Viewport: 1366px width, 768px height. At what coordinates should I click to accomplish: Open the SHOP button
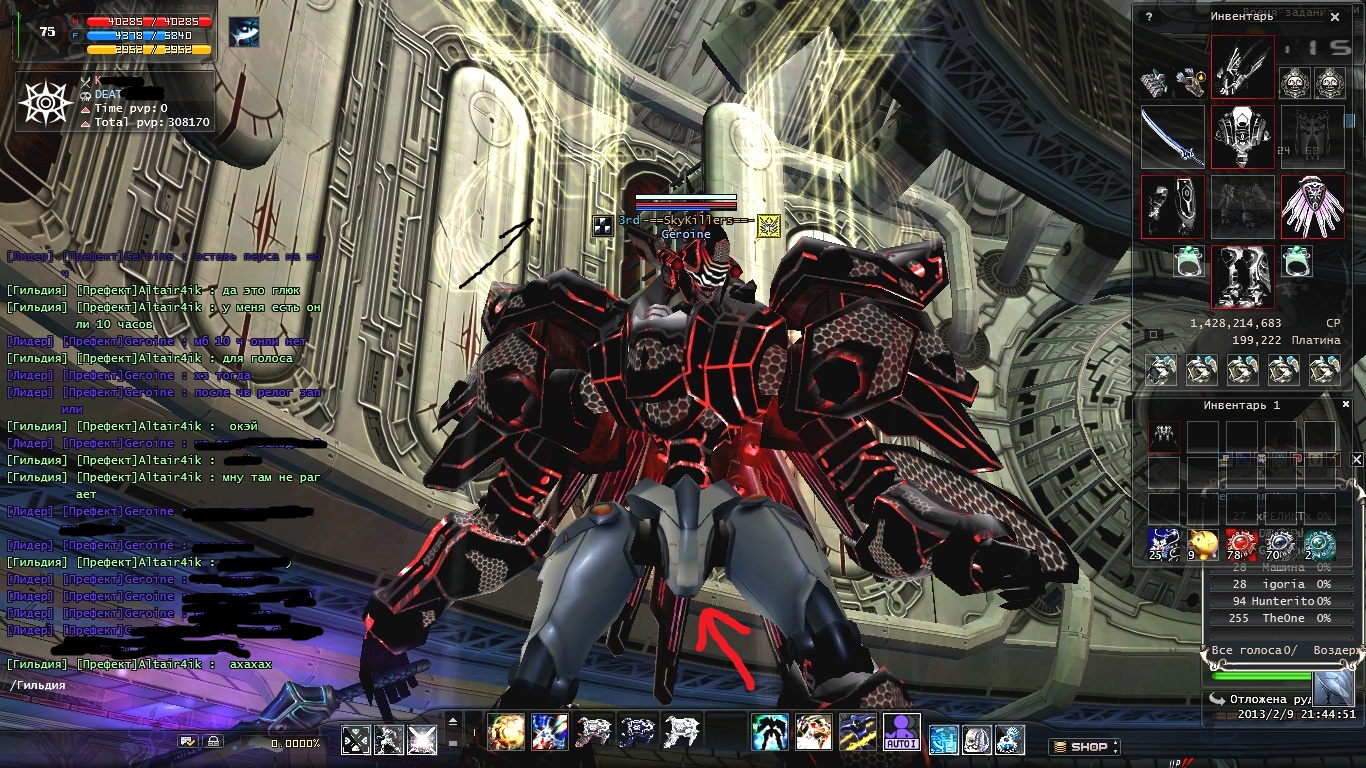tap(1084, 746)
